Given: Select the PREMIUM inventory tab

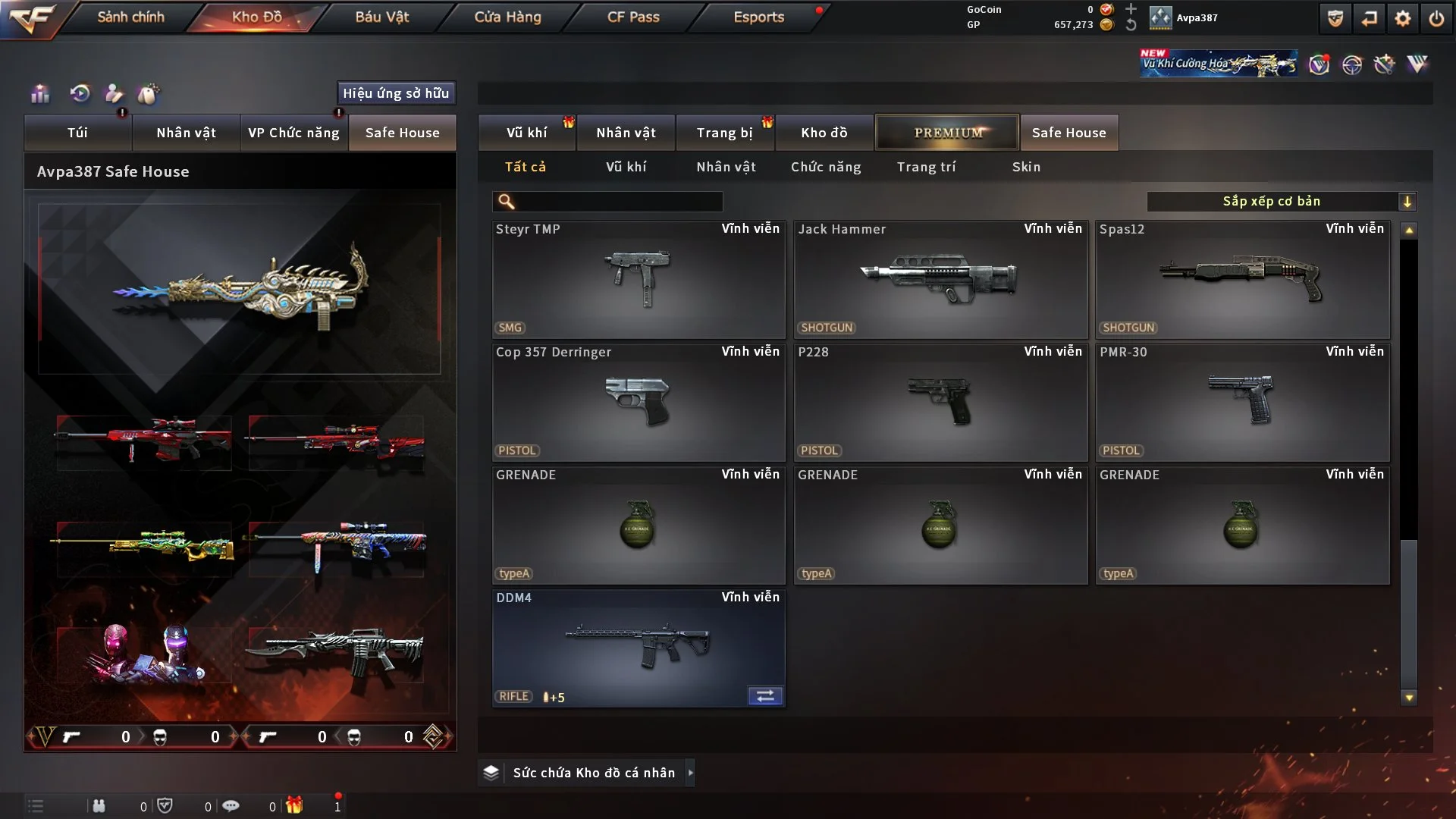Looking at the screenshot, I should tap(947, 133).
